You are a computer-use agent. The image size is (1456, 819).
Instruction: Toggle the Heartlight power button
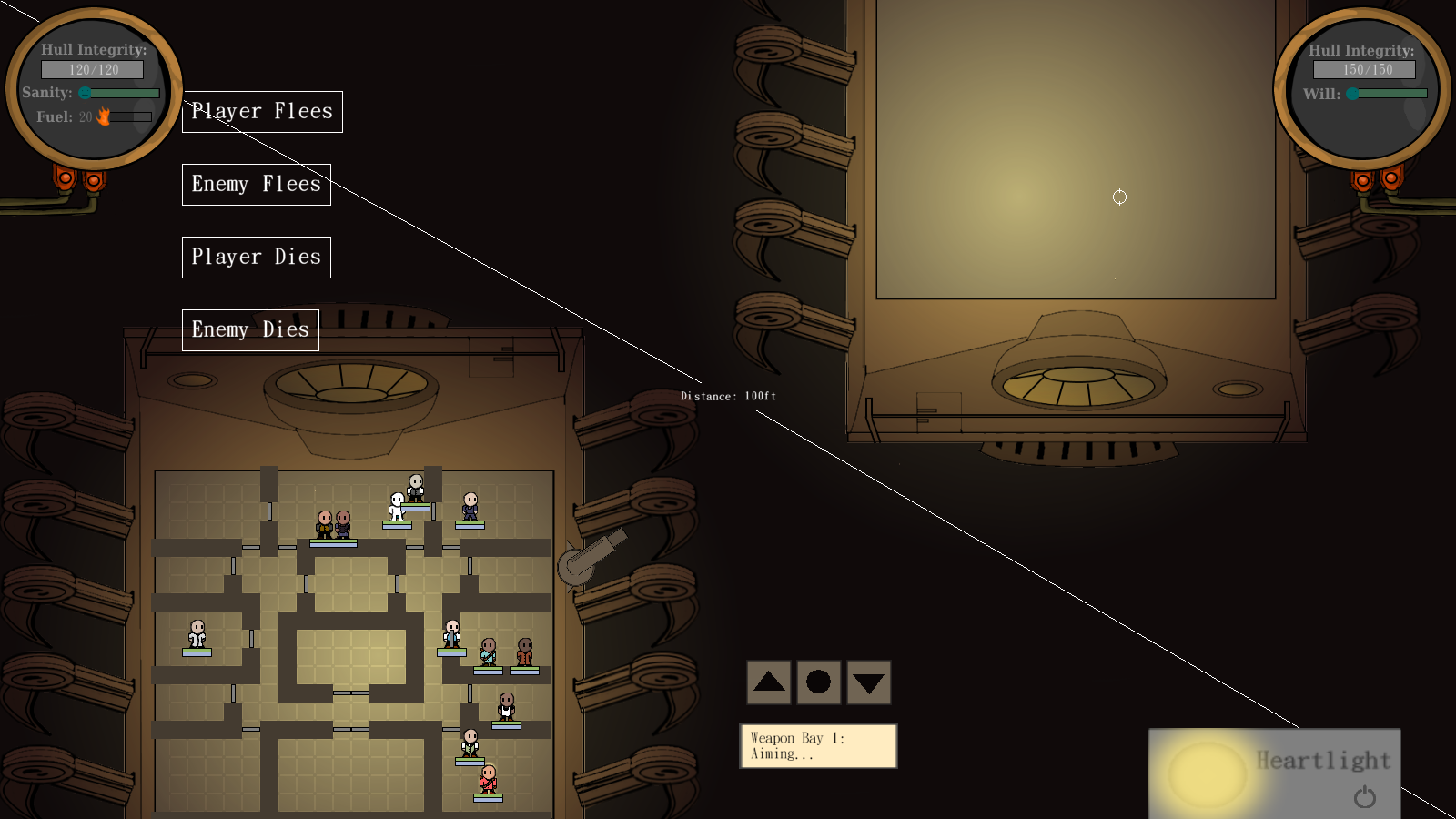click(1364, 797)
